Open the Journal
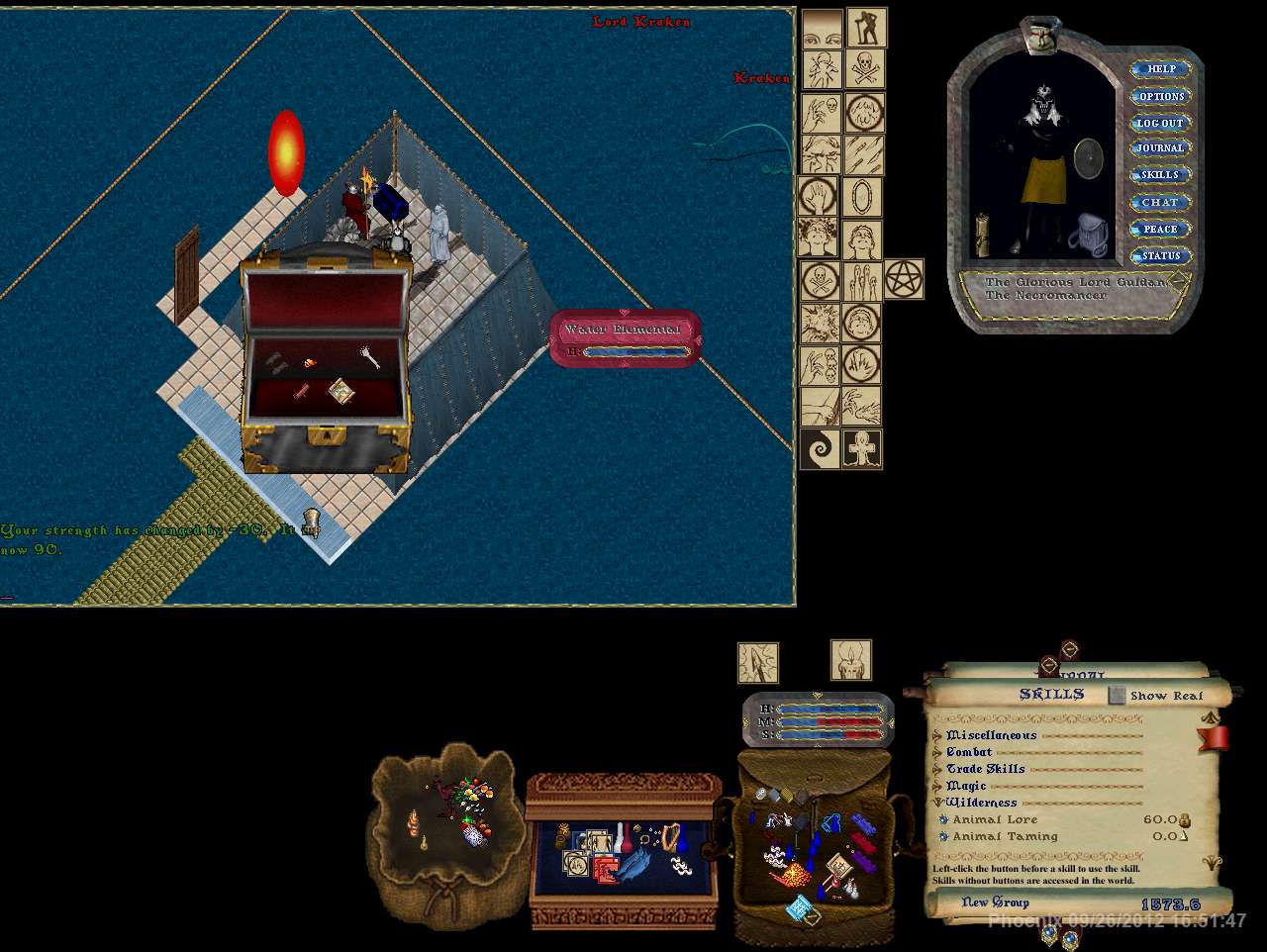This screenshot has height=952, width=1267. 1160,148
